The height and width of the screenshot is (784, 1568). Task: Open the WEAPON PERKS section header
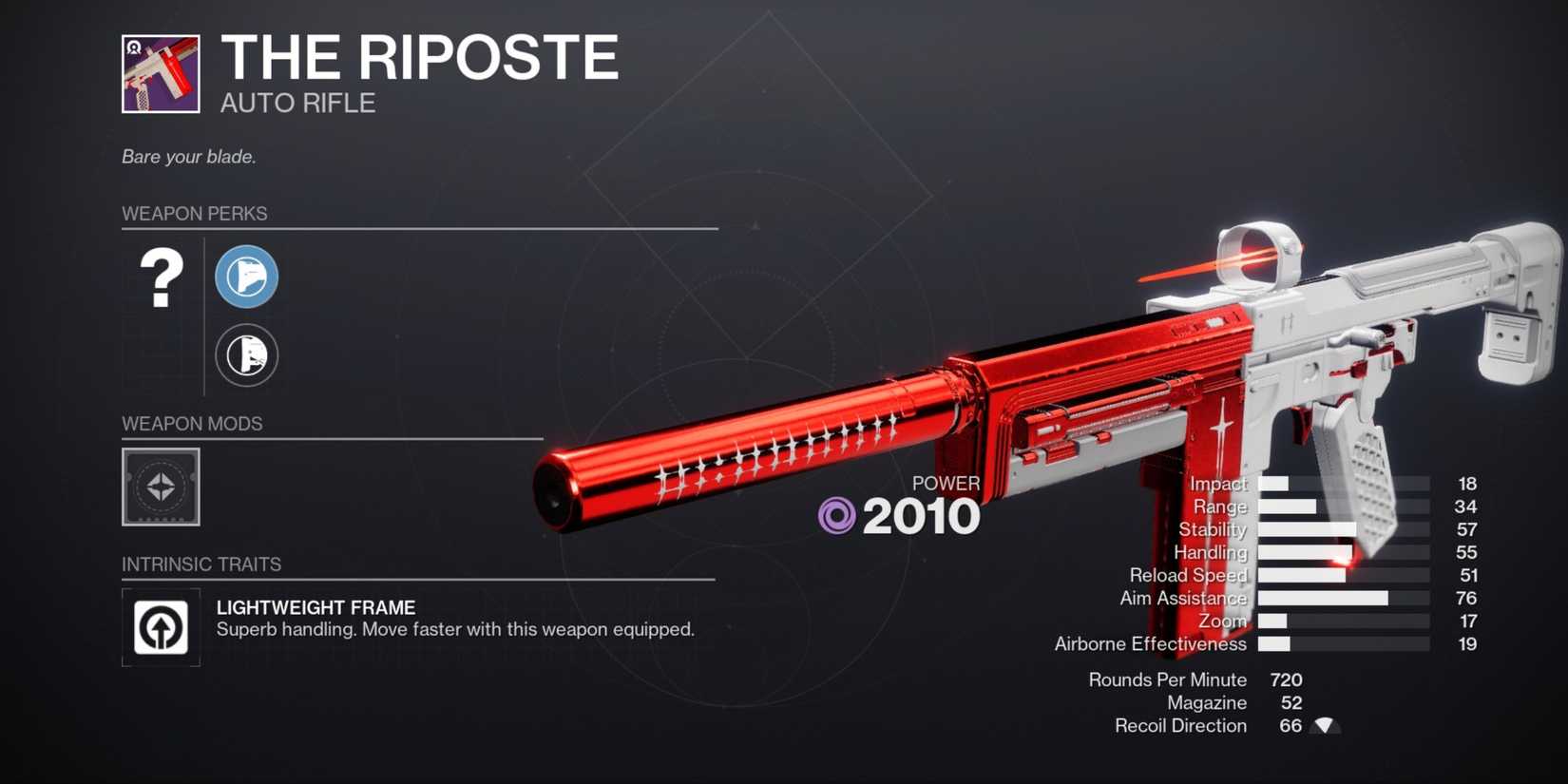pos(196,214)
